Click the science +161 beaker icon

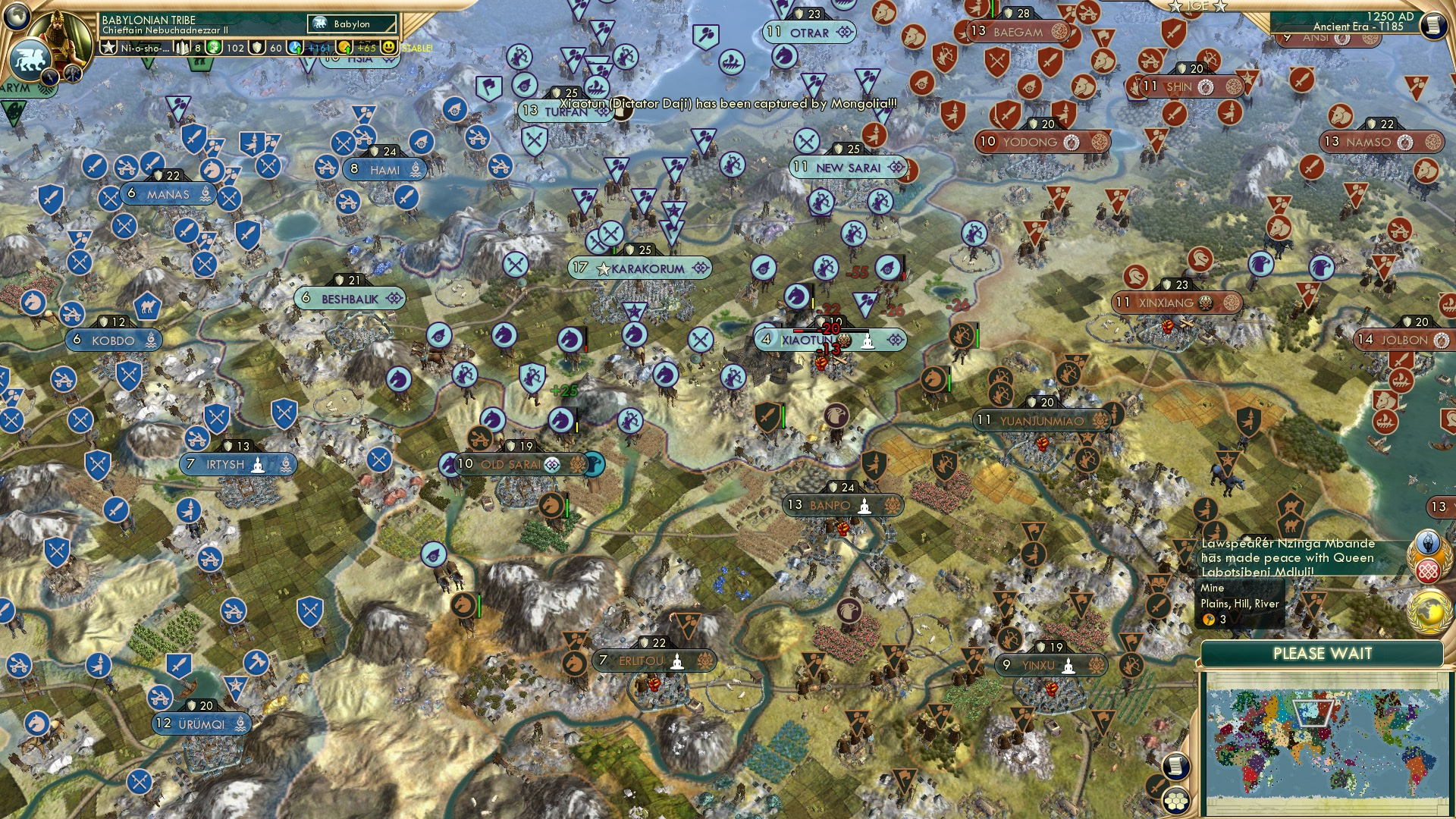296,49
